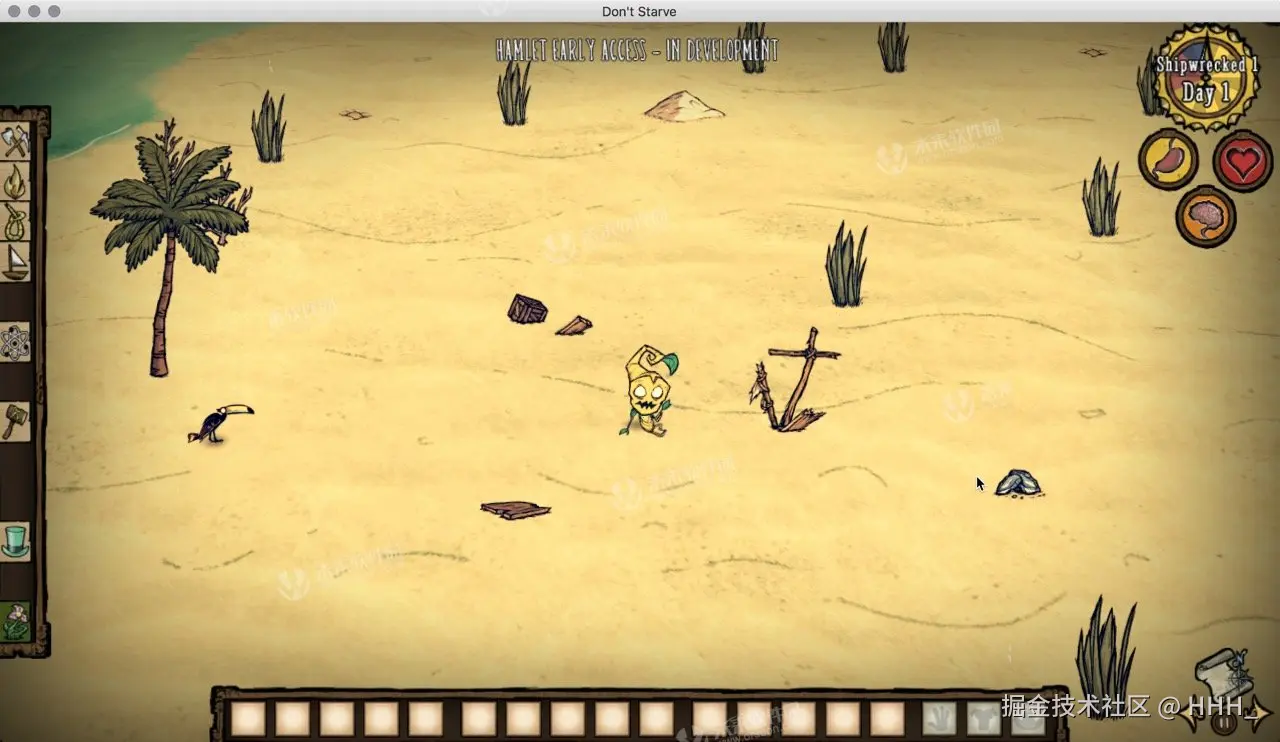Select the body armor equipment slot
This screenshot has width=1280, height=742.
tap(984, 718)
